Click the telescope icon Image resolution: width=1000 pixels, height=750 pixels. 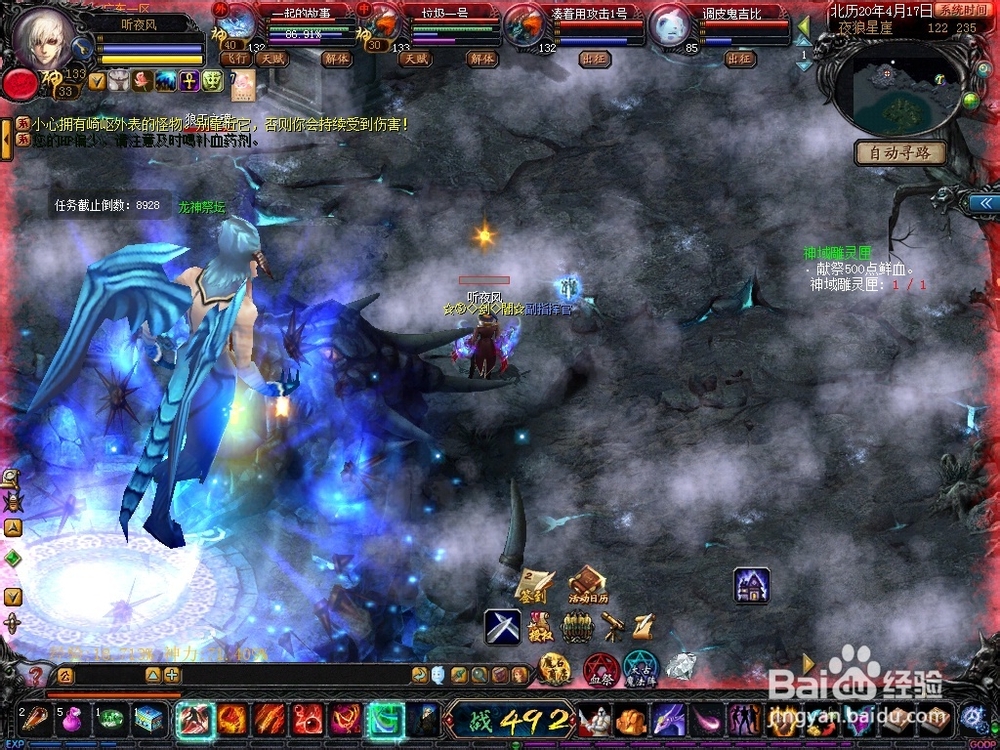tap(612, 627)
